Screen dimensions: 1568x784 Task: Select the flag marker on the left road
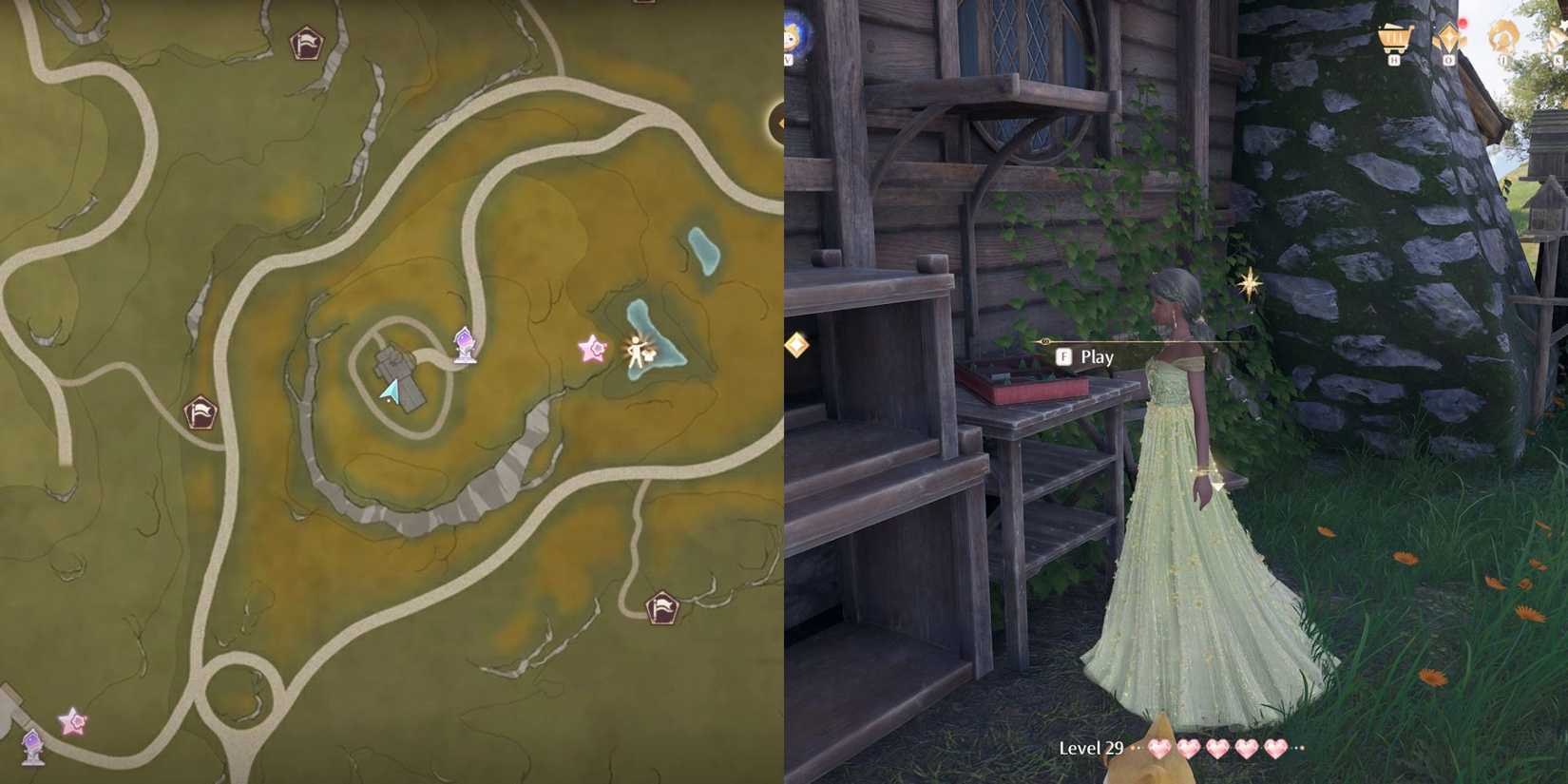click(x=201, y=411)
